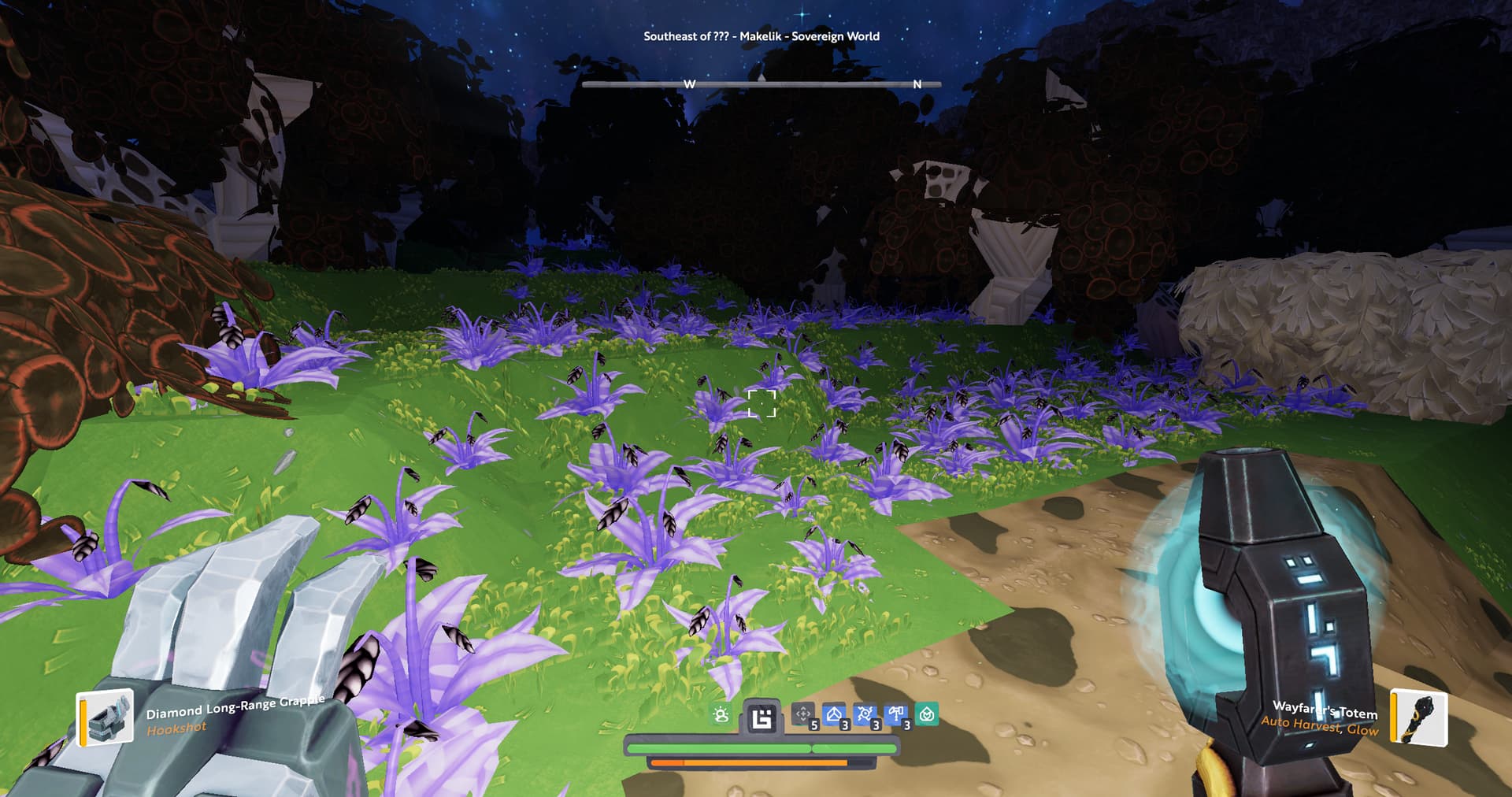Screen dimensions: 1512x797
Task: Click the grey four-arrows buff icon
Action: 802,714
